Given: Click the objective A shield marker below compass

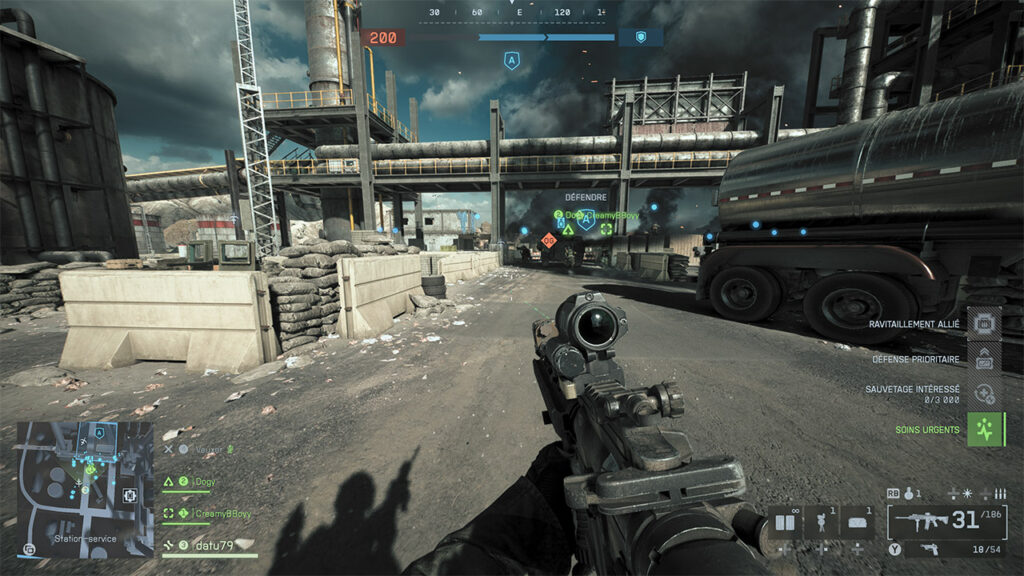Looking at the screenshot, I should [x=512, y=61].
